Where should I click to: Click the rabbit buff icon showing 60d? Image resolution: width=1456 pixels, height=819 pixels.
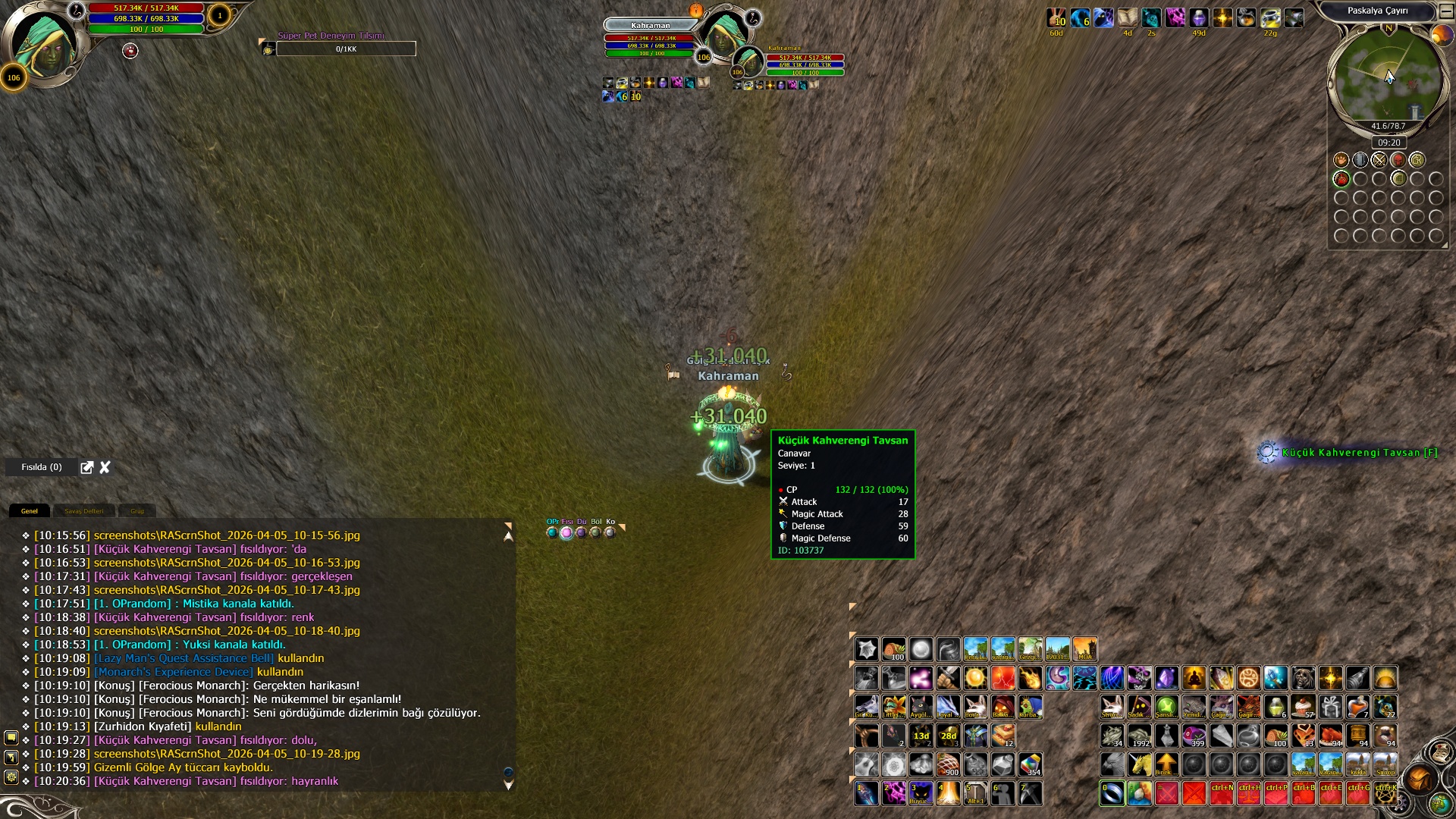(x=1056, y=18)
